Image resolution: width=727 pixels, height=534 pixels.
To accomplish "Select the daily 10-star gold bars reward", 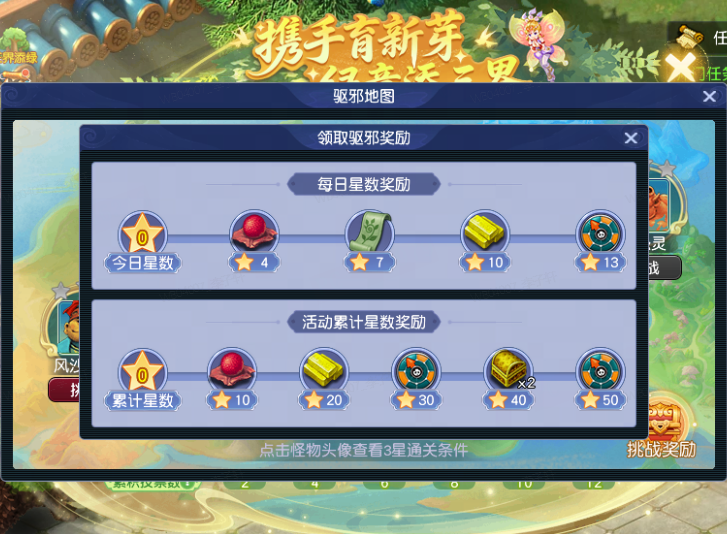I will (x=485, y=234).
